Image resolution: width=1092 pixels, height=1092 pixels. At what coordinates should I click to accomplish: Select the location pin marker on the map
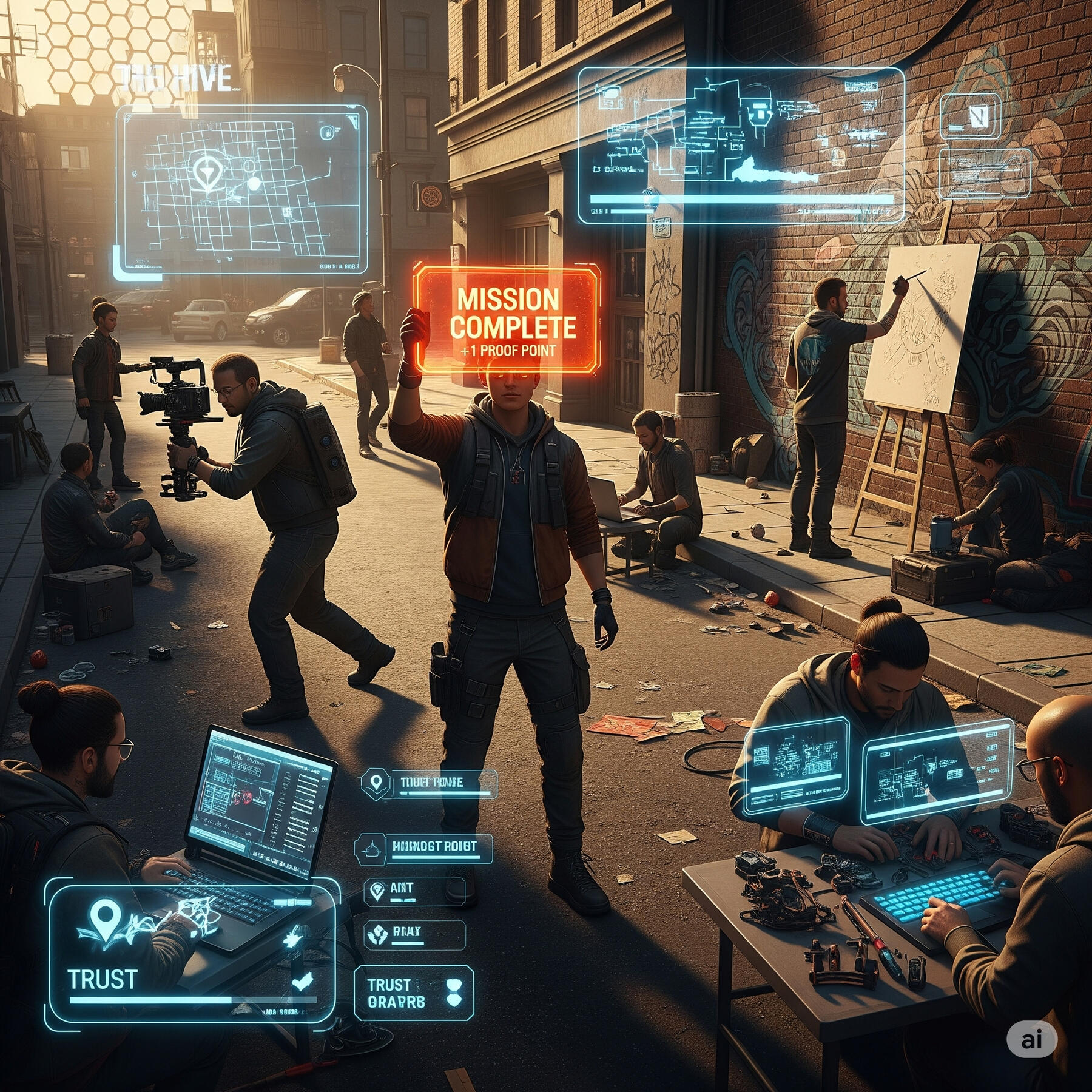[206, 171]
